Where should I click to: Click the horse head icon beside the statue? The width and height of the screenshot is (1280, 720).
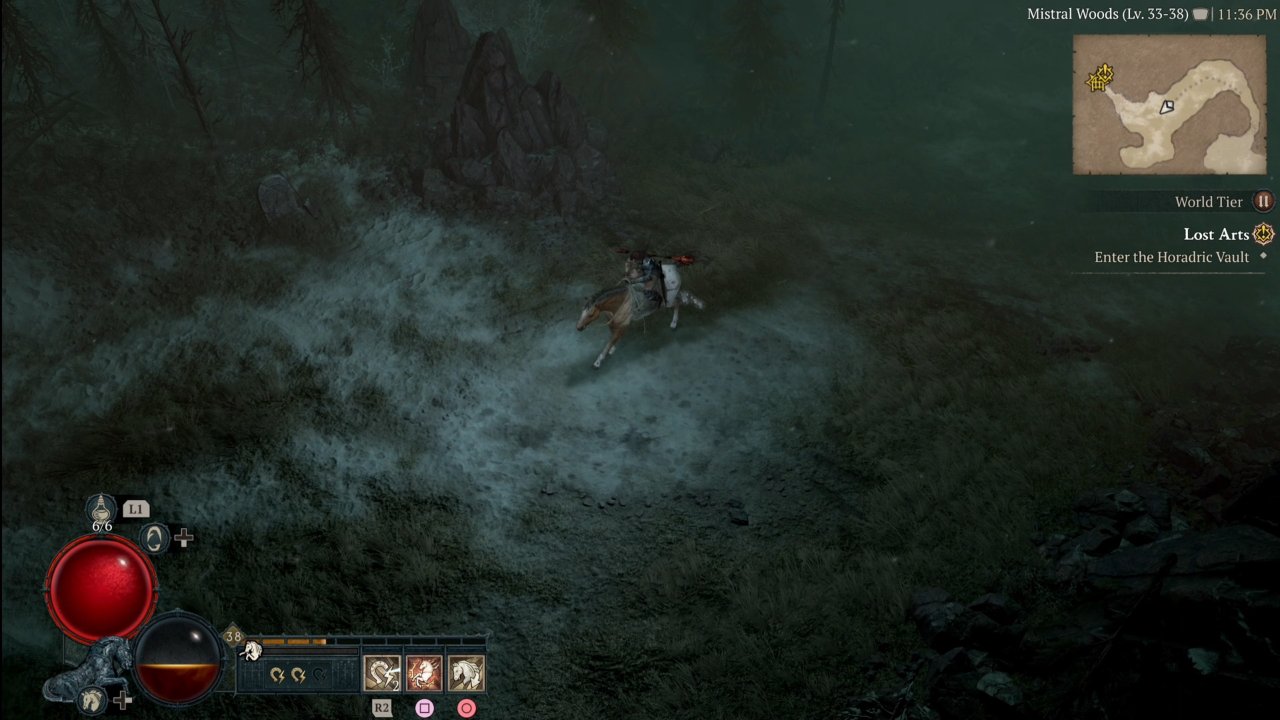click(92, 698)
